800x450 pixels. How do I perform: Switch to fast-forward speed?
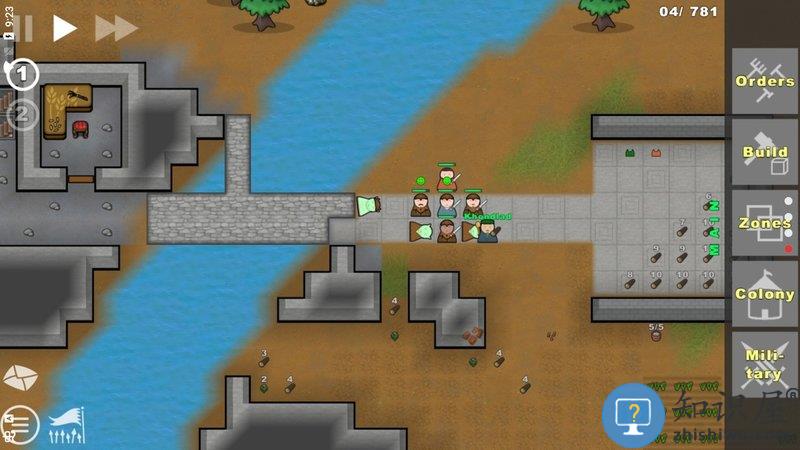pyautogui.click(x=115, y=28)
